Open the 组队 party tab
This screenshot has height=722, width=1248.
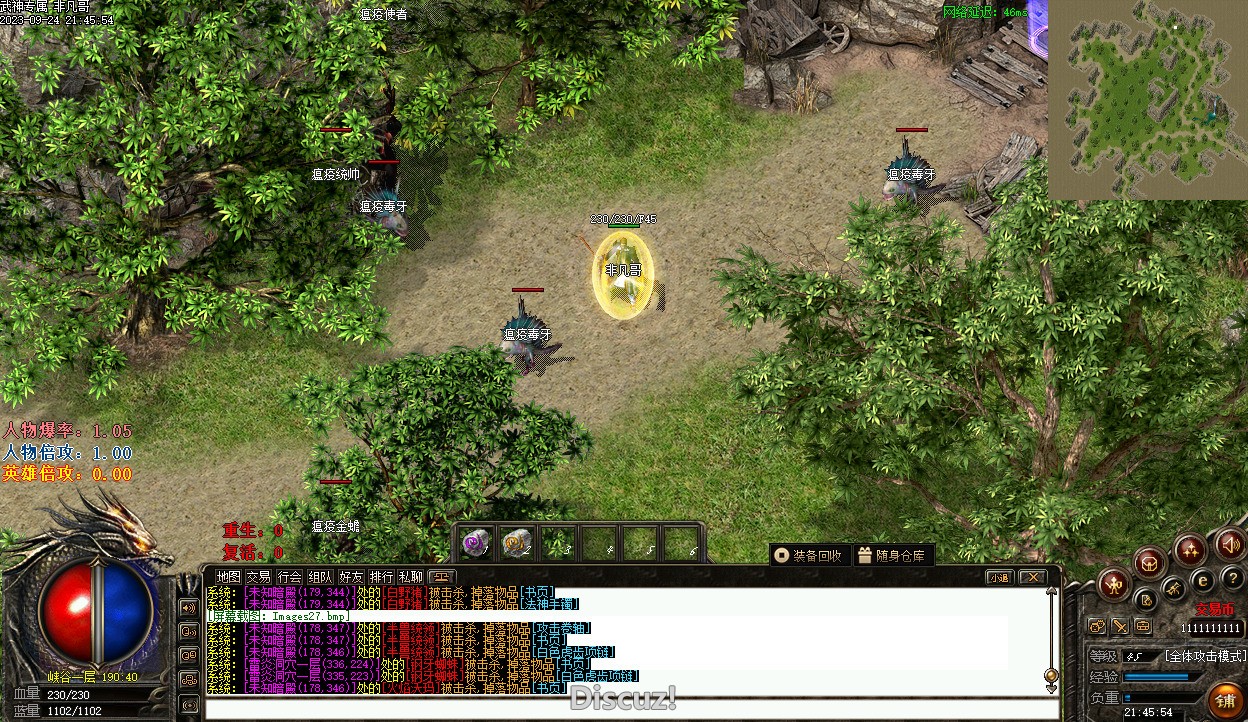(x=320, y=577)
